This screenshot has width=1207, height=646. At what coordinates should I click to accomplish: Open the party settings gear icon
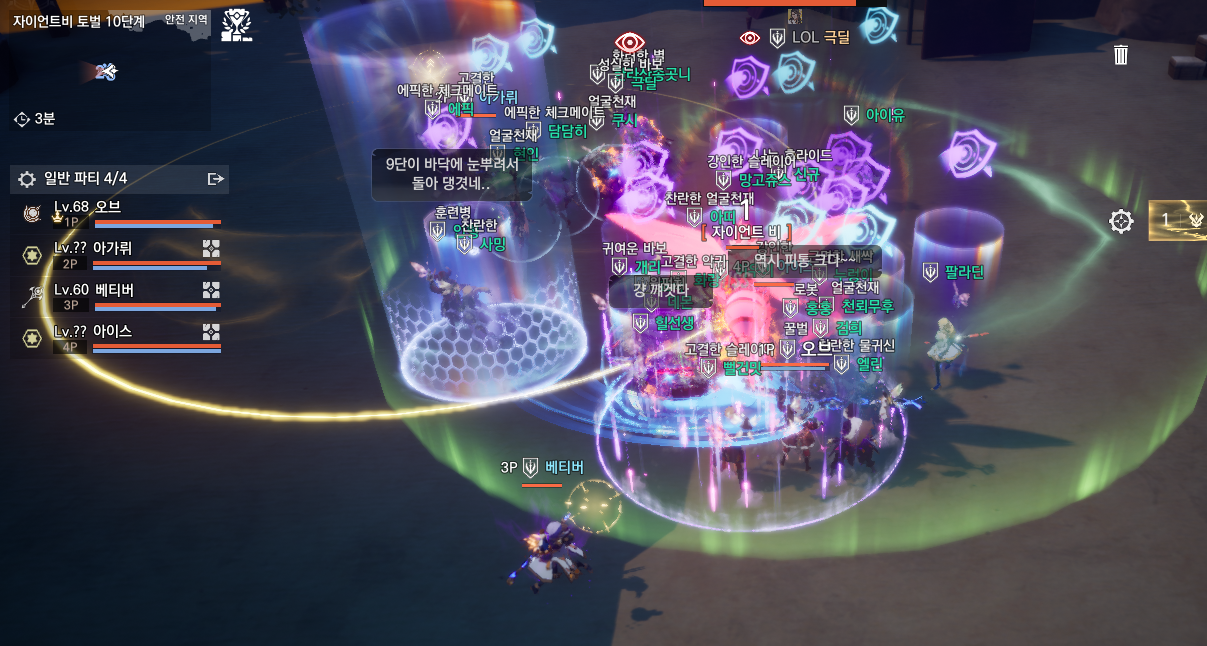click(x=27, y=179)
